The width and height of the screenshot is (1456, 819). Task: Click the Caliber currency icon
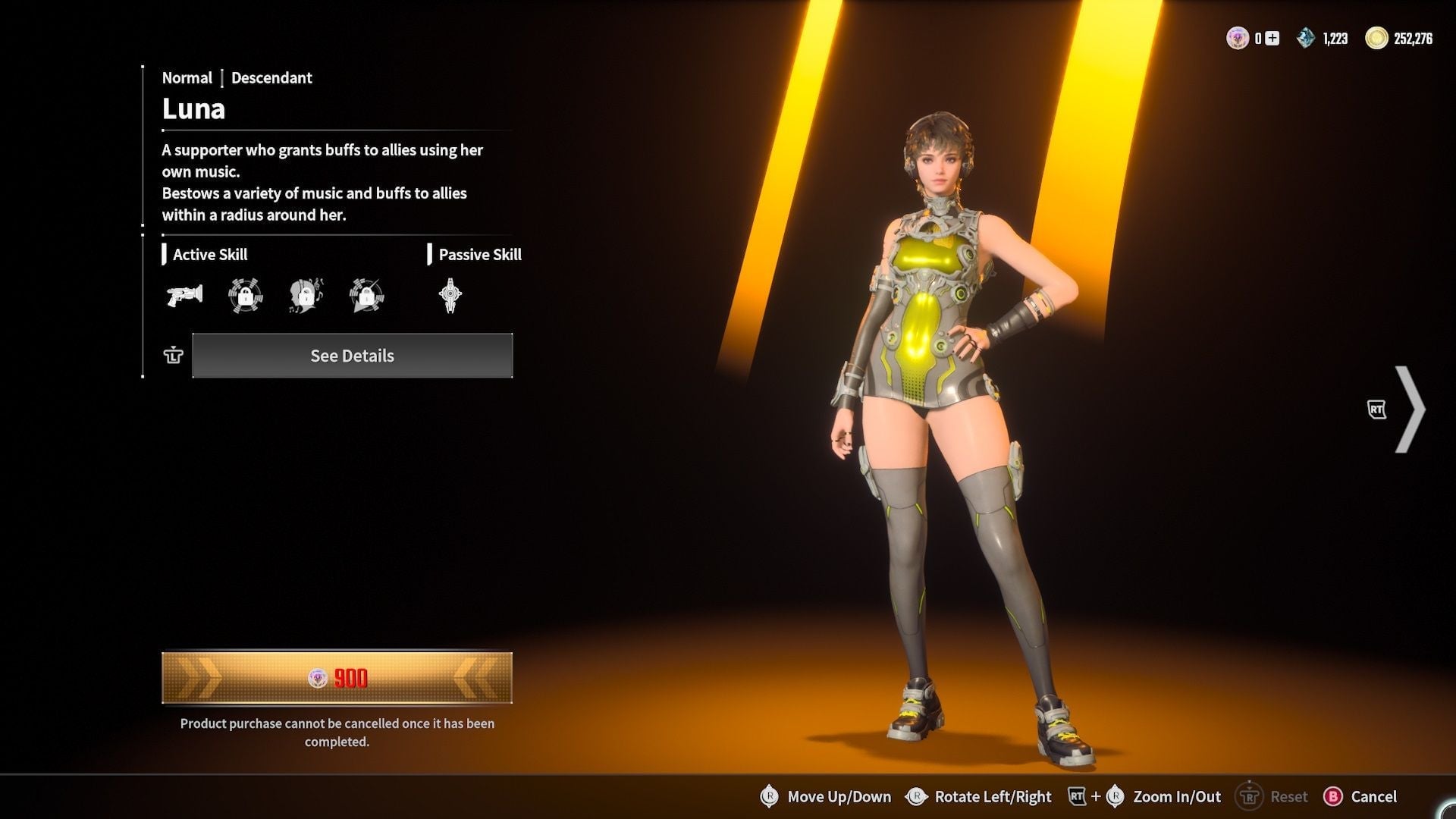point(1237,36)
